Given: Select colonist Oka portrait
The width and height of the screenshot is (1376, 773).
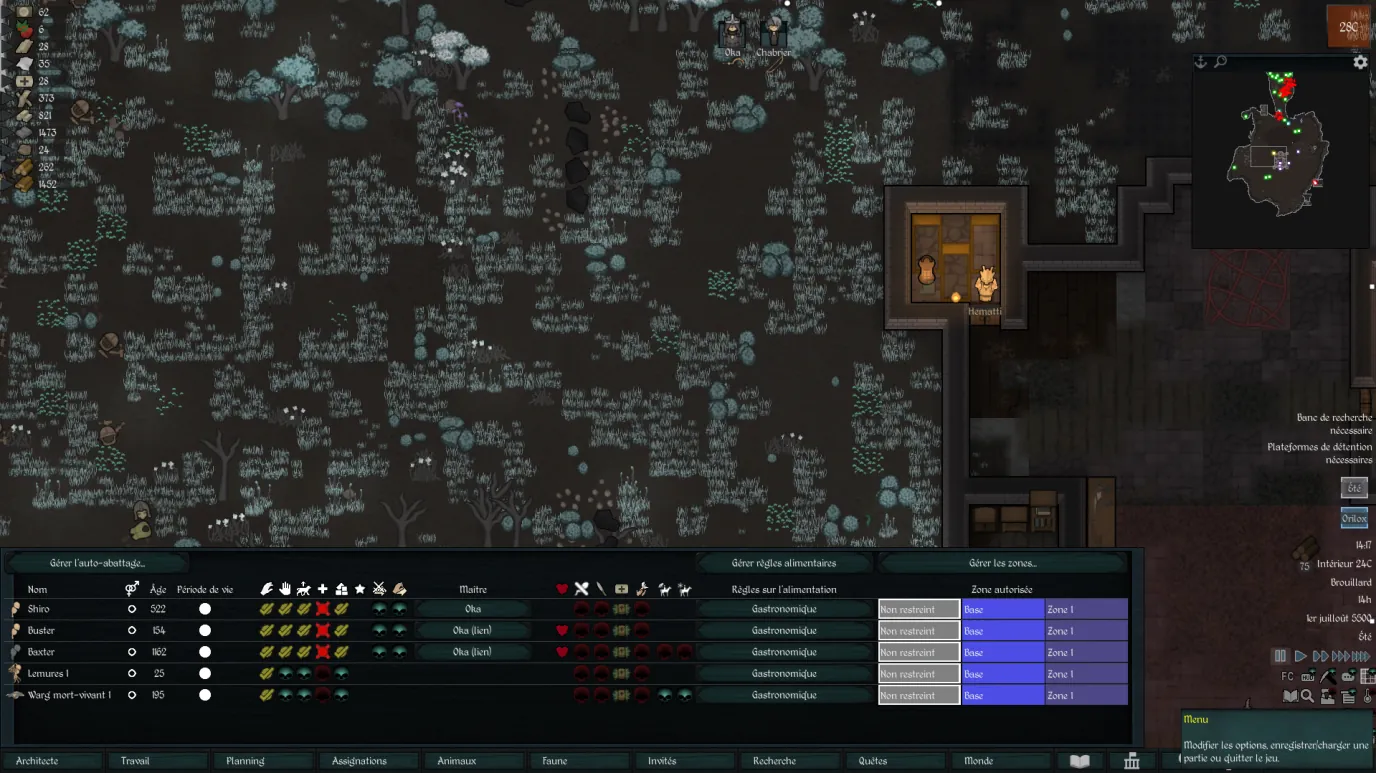Looking at the screenshot, I should (732, 34).
